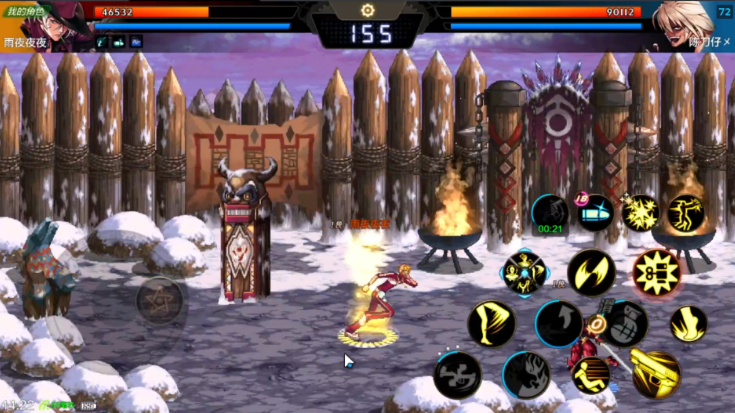
Task: Activate the greyed-out flame skill
Action: (x=525, y=374)
